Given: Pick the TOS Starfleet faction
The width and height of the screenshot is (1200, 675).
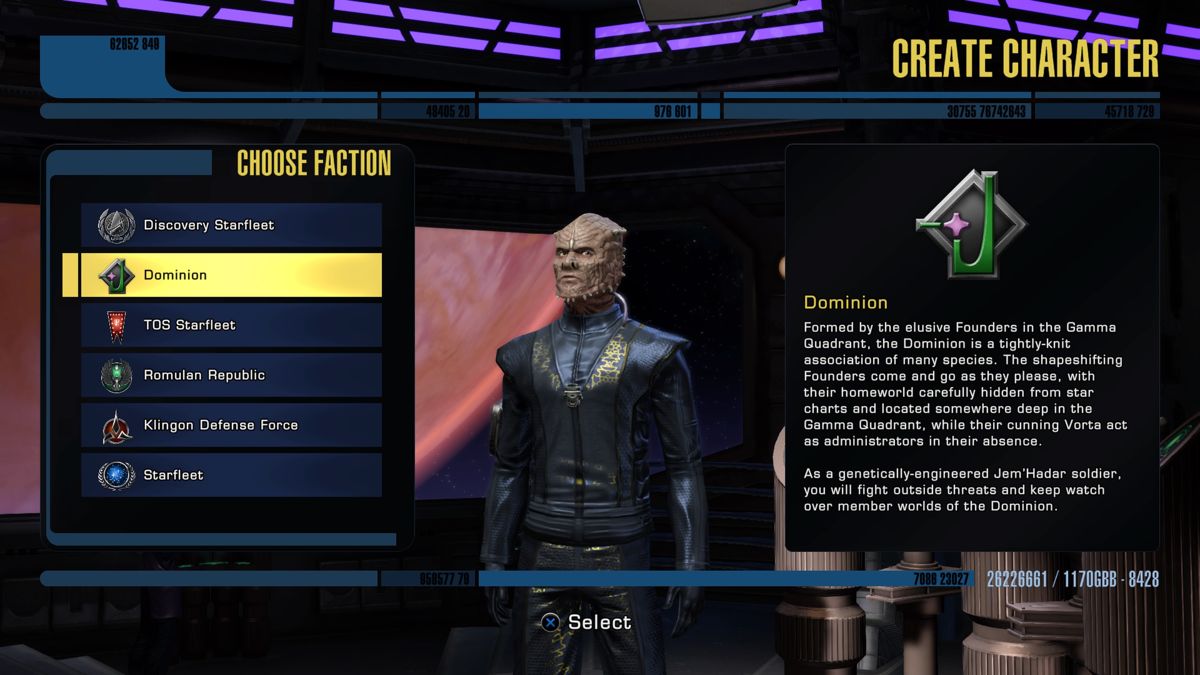Looking at the screenshot, I should (231, 325).
